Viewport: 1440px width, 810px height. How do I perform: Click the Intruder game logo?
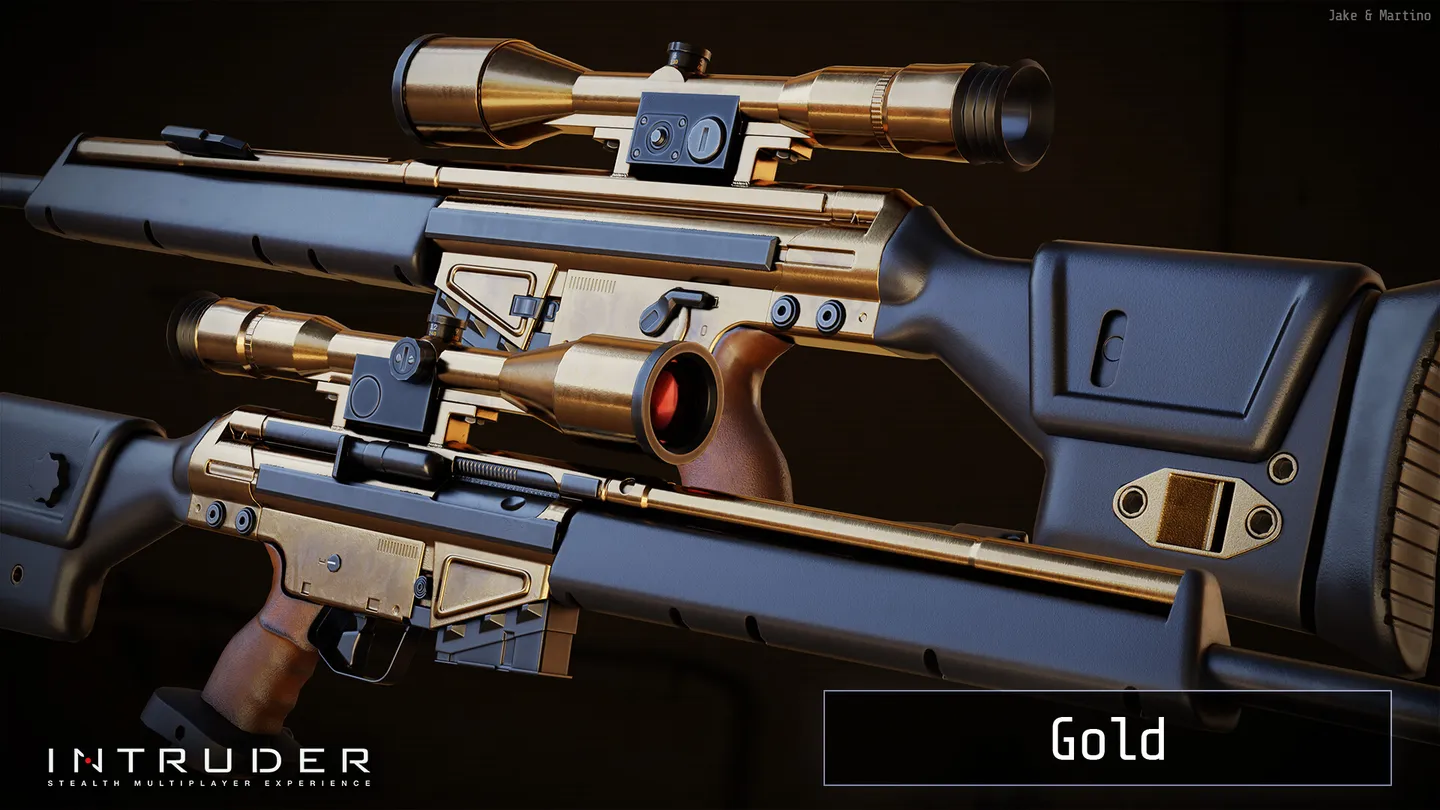click(x=209, y=765)
